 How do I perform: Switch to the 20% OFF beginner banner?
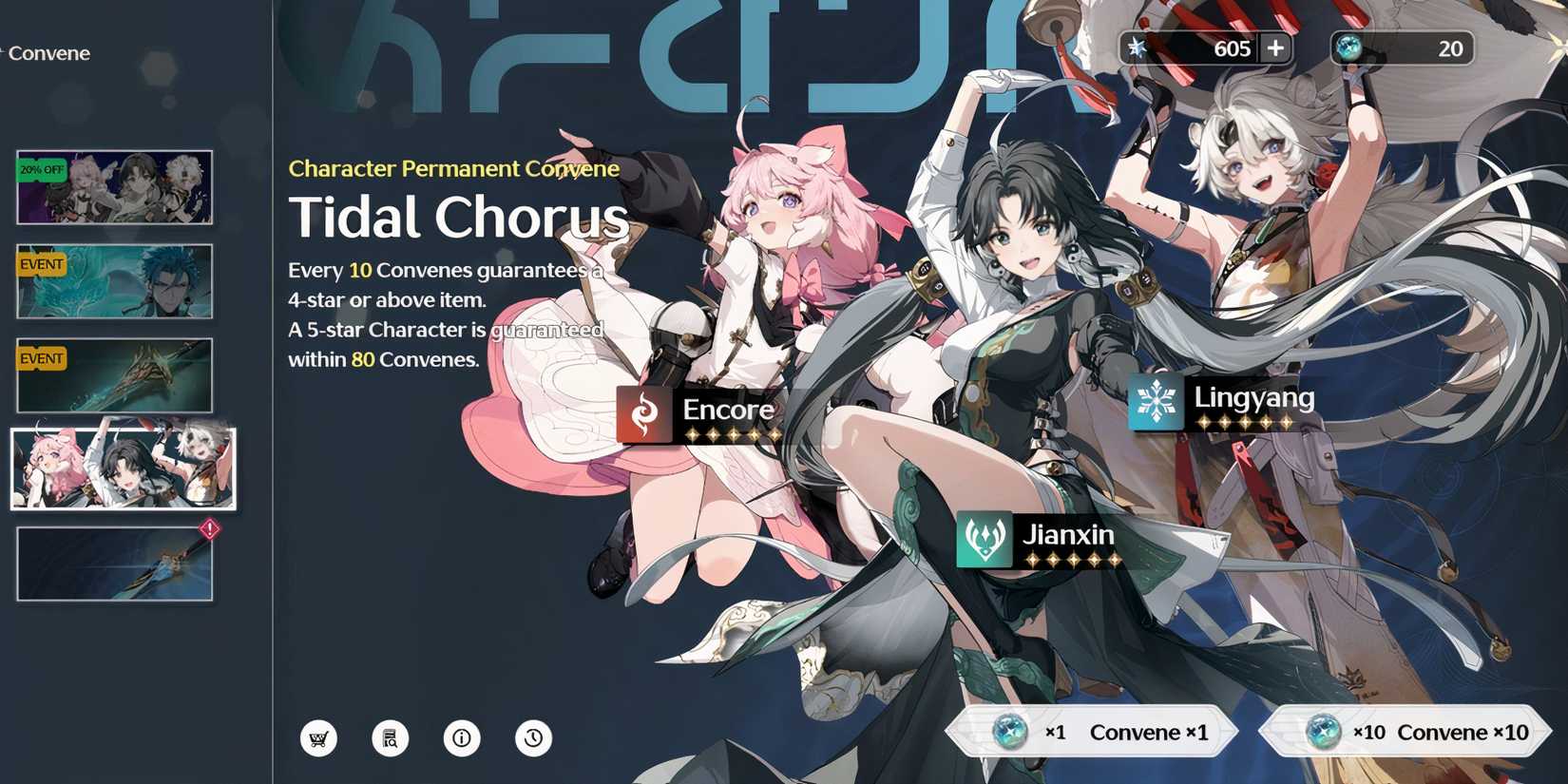114,187
